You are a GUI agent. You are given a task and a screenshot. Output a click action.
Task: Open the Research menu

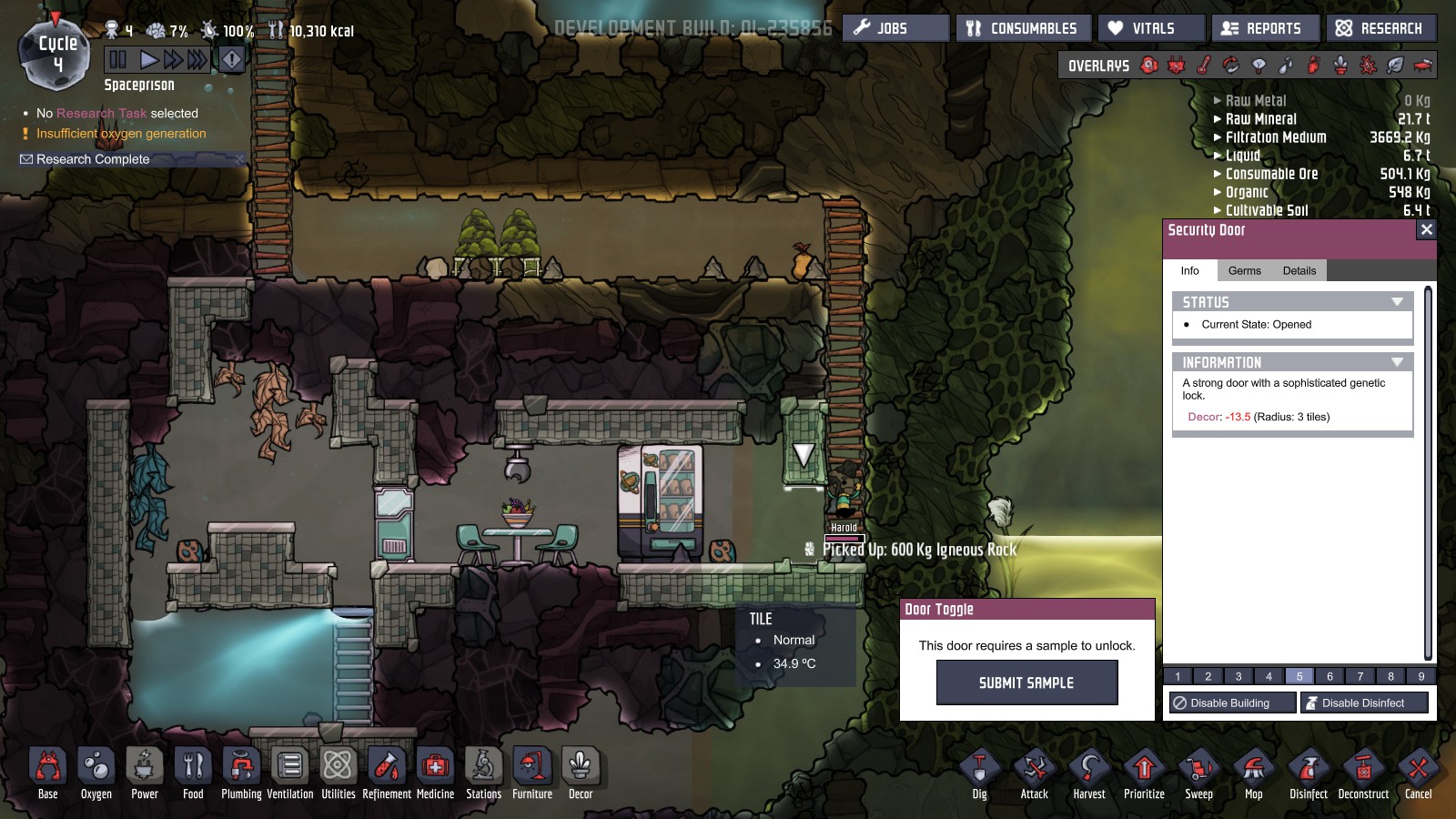[x=1381, y=27]
